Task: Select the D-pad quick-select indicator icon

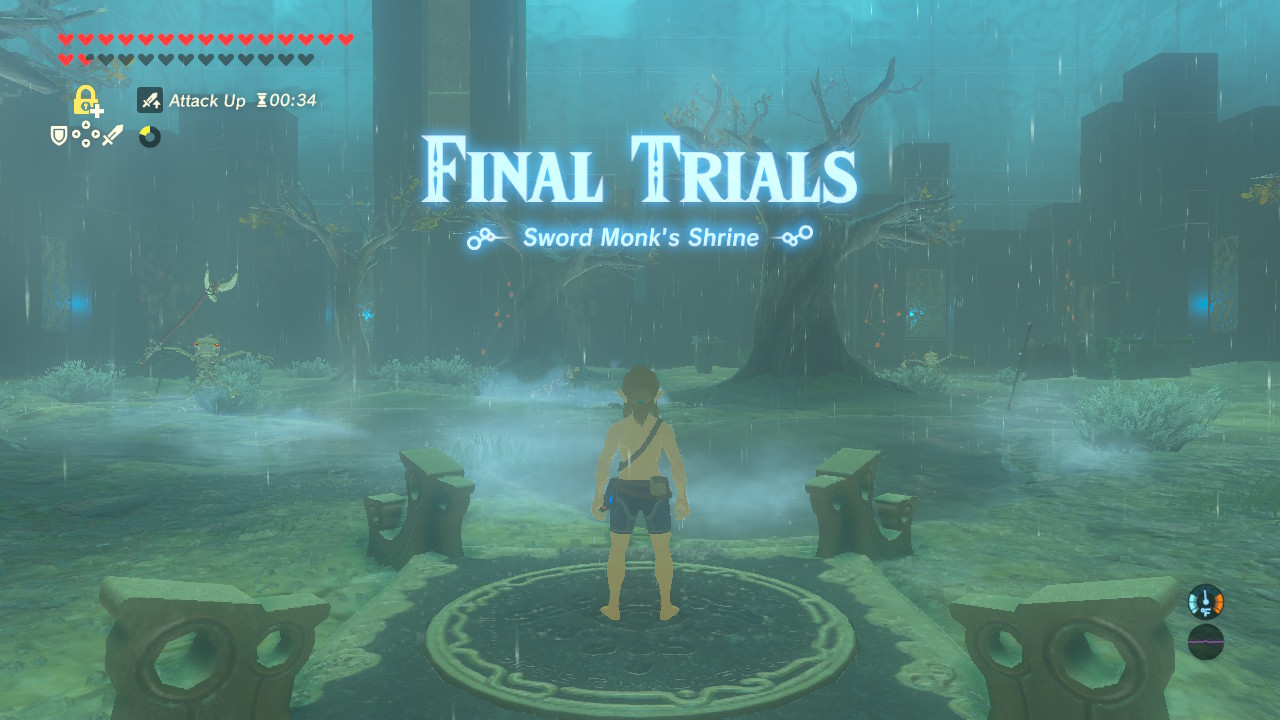Action: point(85,135)
